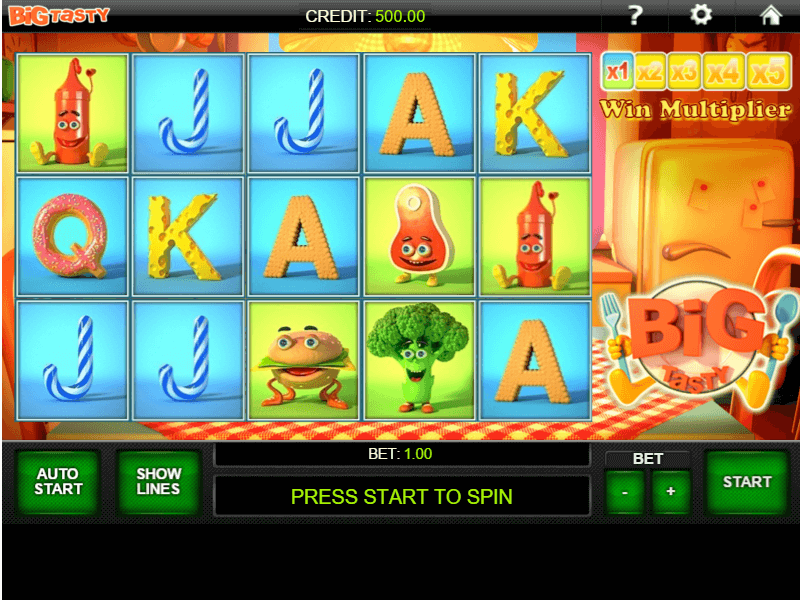
Task: Increase the bet with the plus button
Action: (x=671, y=492)
